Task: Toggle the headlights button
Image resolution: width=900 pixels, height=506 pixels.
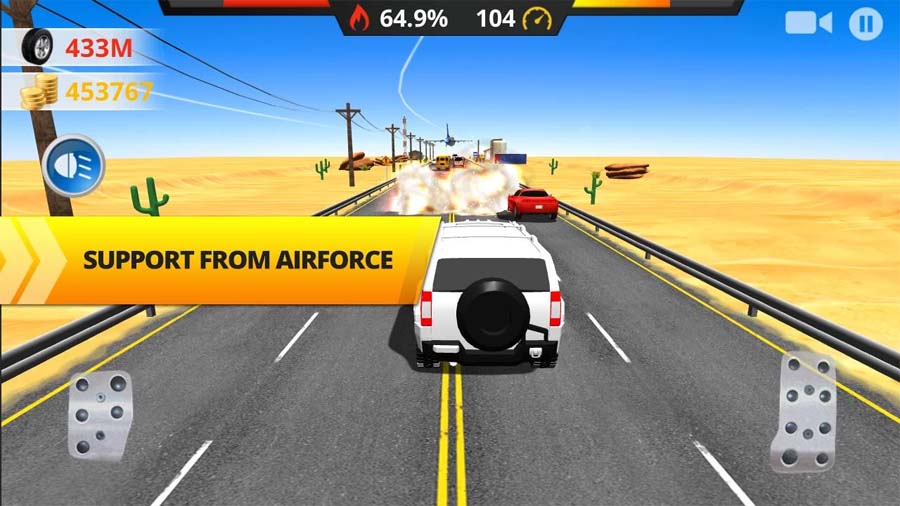Action: (x=74, y=165)
